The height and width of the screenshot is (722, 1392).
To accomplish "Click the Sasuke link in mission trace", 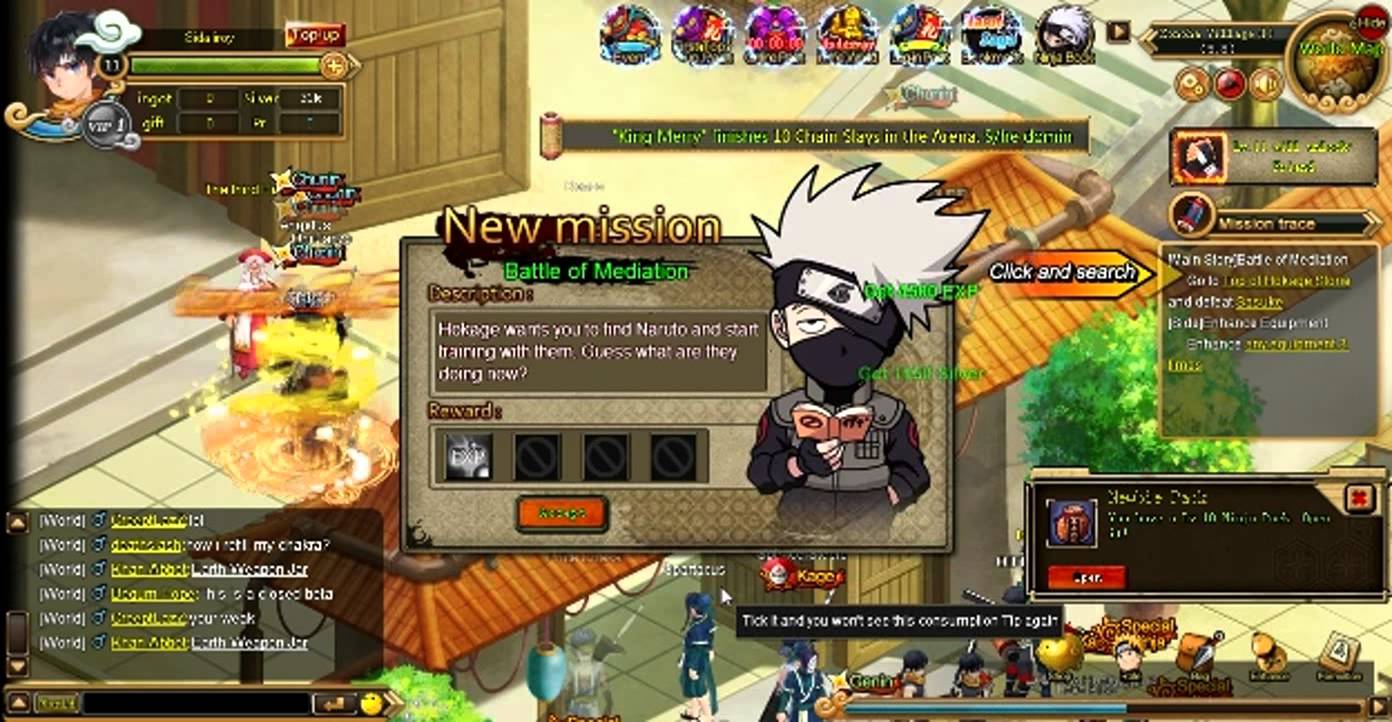I will pos(1259,301).
